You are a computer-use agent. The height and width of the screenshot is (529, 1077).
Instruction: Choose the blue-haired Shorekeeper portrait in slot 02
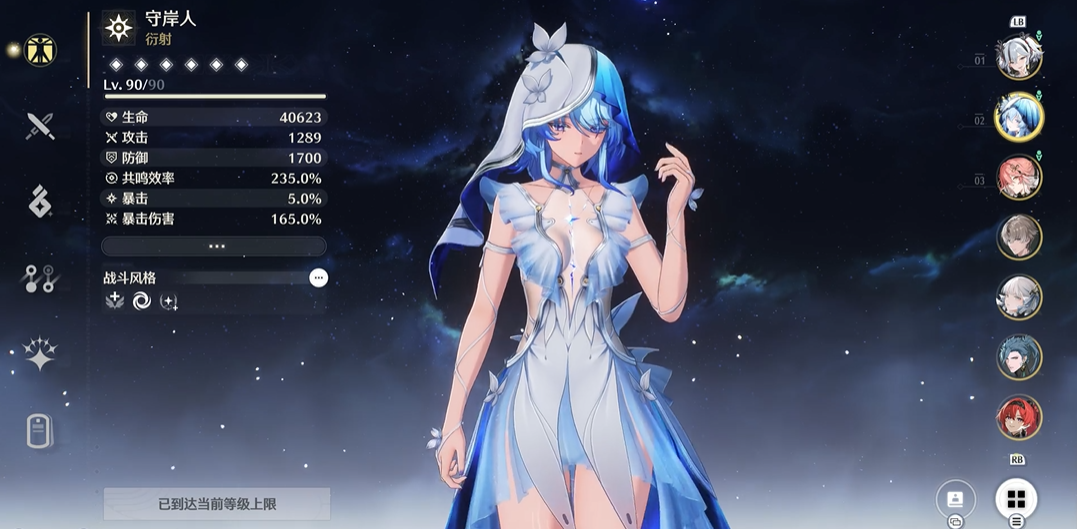click(1019, 118)
